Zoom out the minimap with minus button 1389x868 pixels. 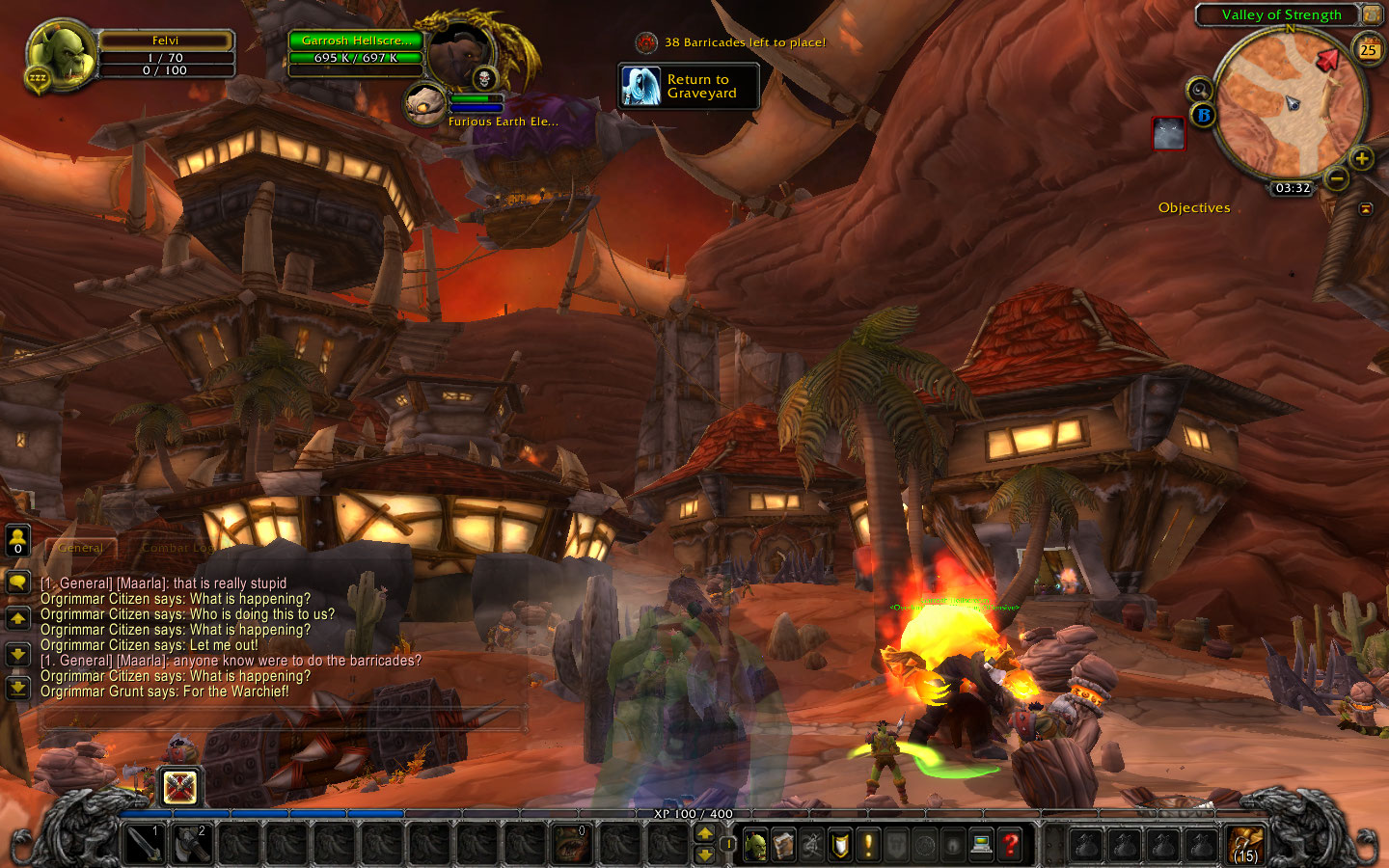coord(1336,178)
